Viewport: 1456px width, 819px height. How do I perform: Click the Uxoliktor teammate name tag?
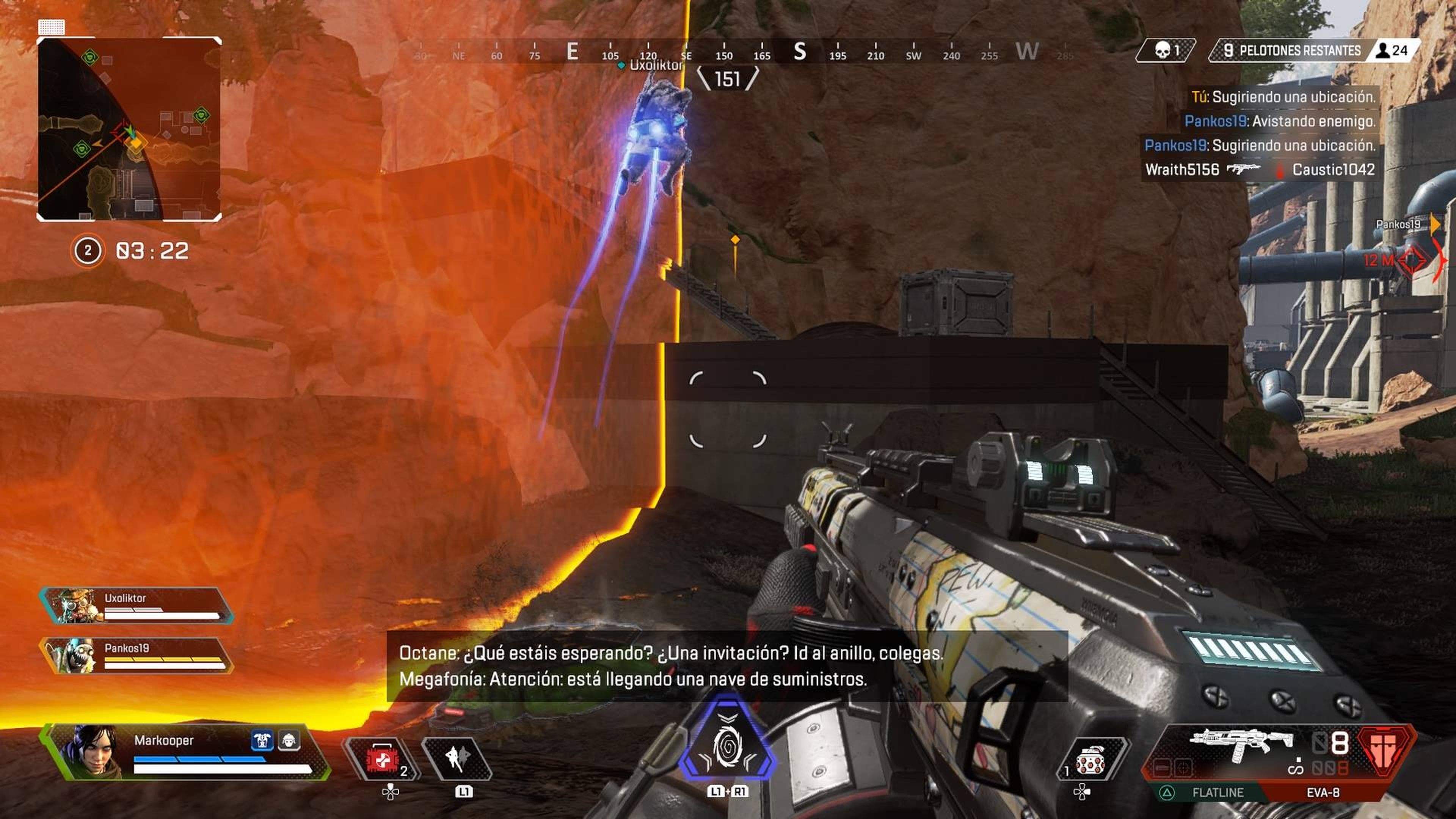[x=656, y=66]
